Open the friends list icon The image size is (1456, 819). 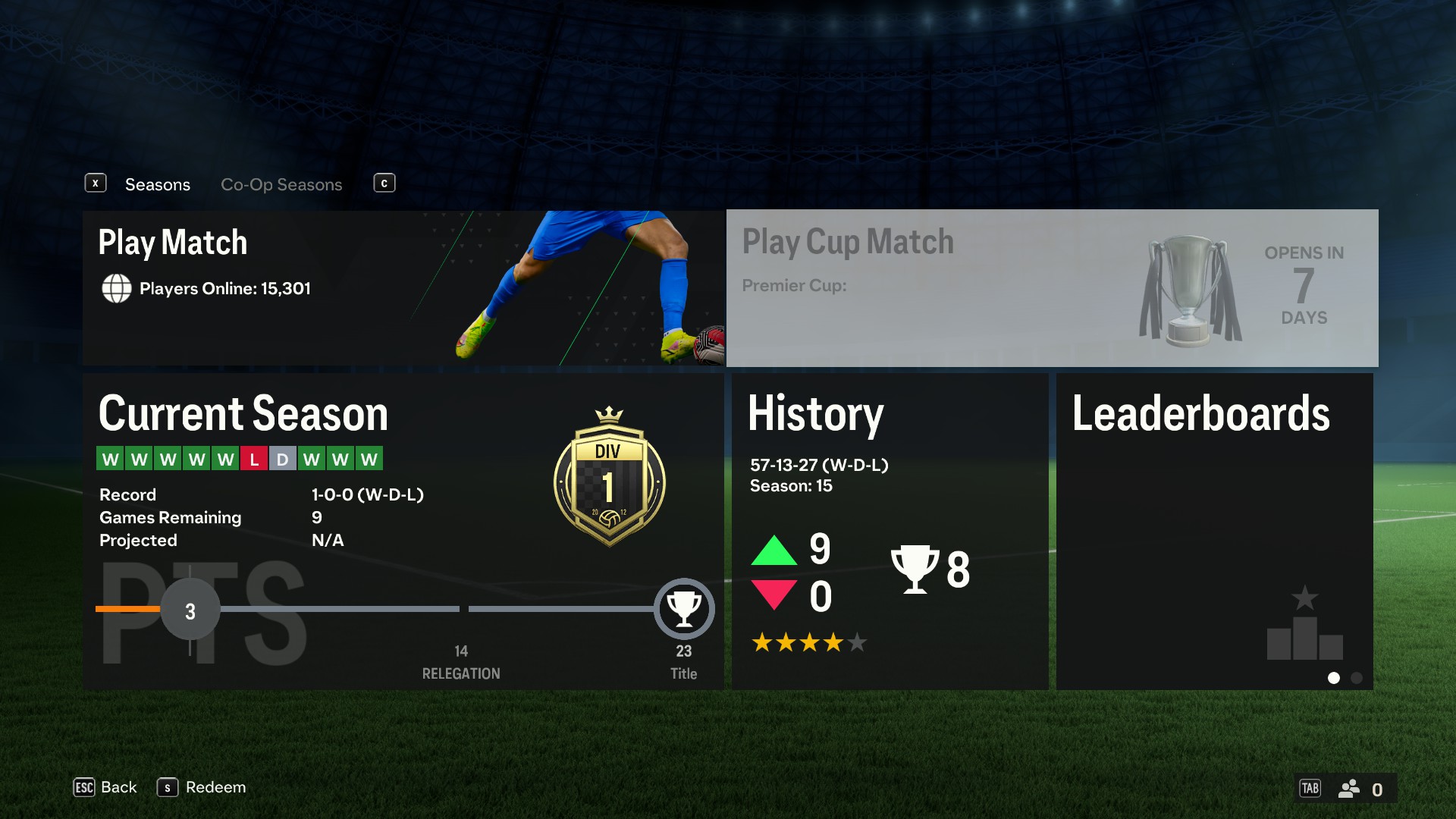tap(1349, 789)
